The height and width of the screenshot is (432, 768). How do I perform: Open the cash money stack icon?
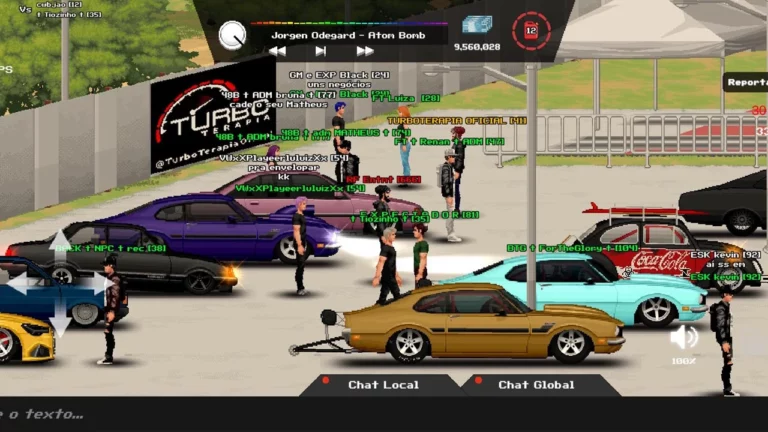click(477, 26)
